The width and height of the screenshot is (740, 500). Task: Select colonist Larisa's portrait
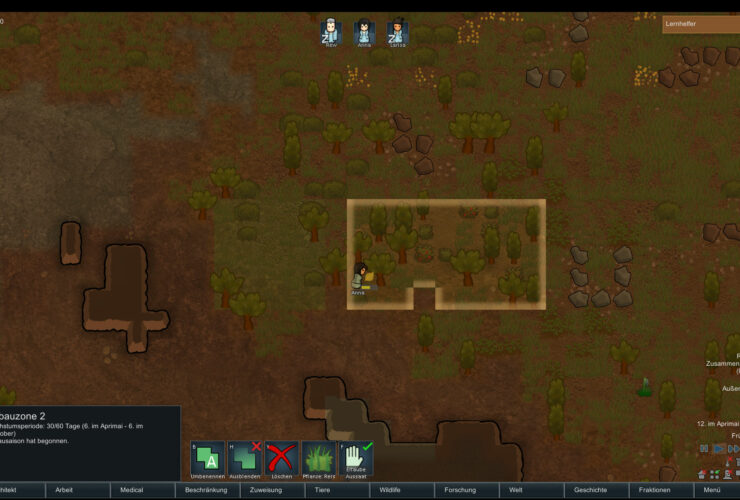(x=397, y=31)
